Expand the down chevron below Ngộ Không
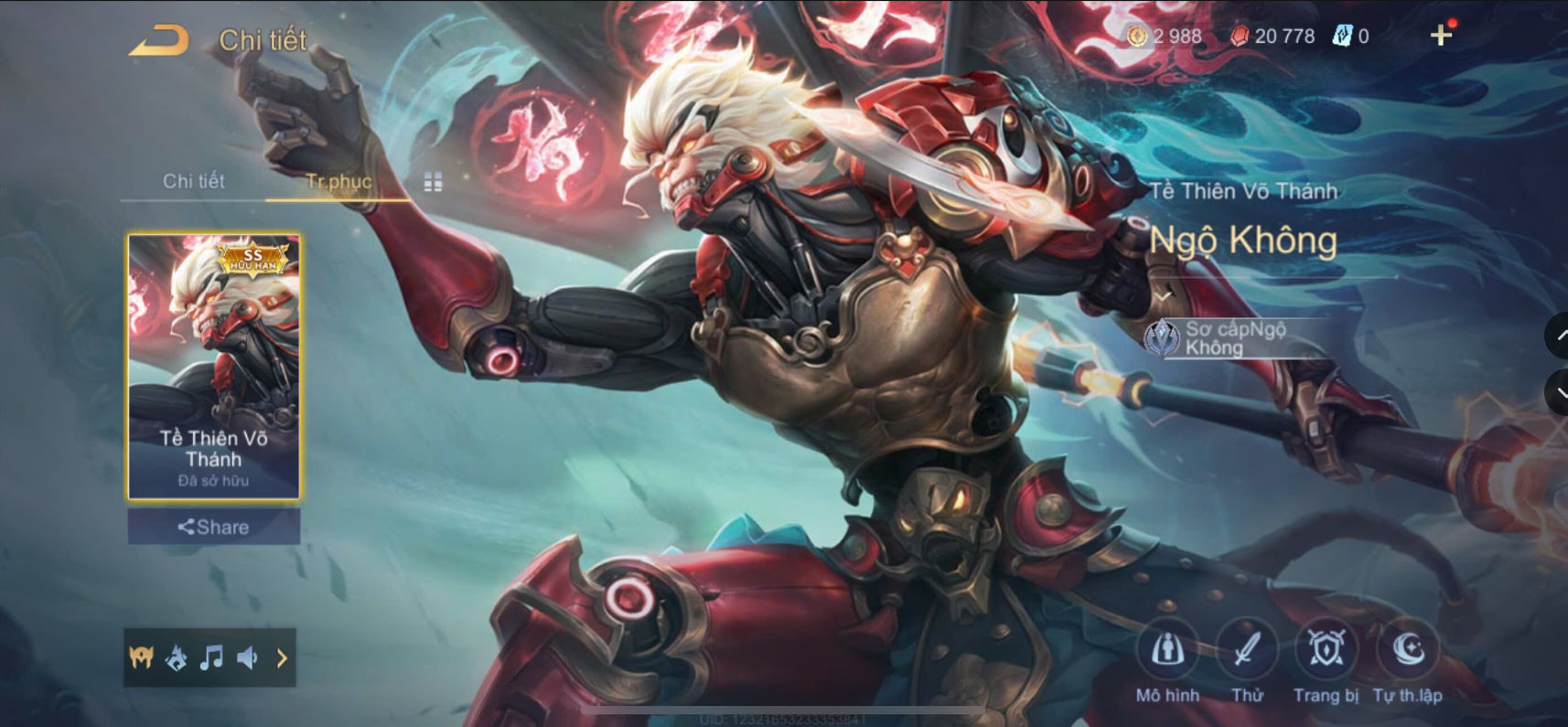Screen dimensions: 1568x727 point(1165,295)
